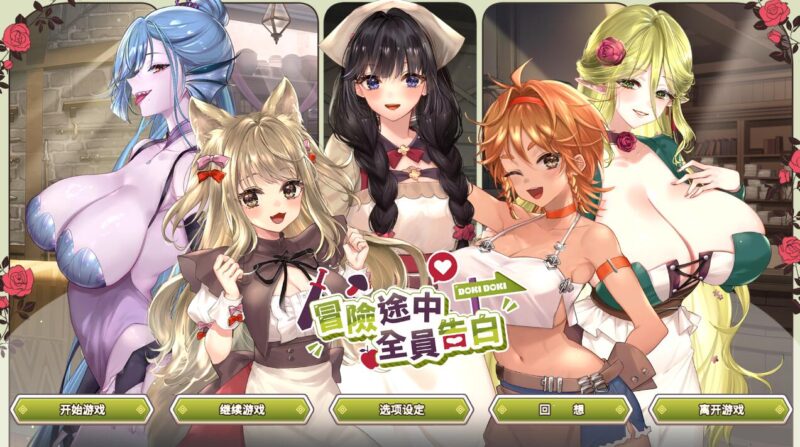Select 继续游戏 to continue the game
This screenshot has width=800, height=447.
tap(241, 409)
